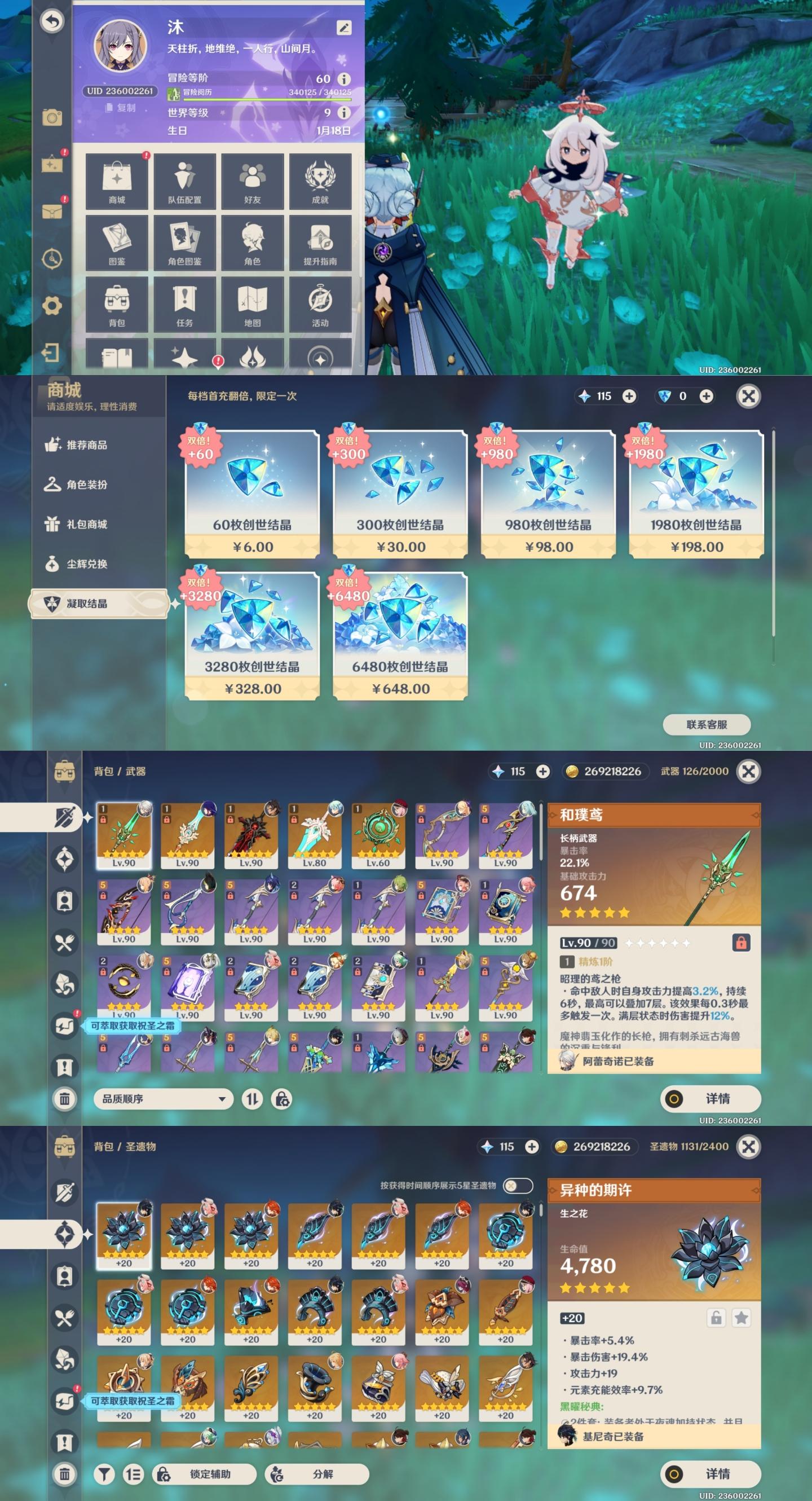Click the 锁定辅助 lock assist button
The width and height of the screenshot is (812, 1501).
pos(205,1473)
